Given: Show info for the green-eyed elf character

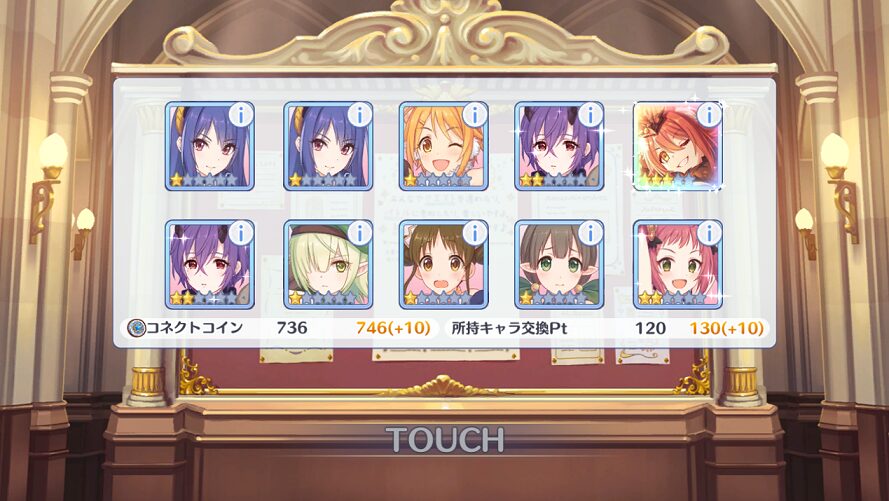Looking at the screenshot, I should (590, 234).
